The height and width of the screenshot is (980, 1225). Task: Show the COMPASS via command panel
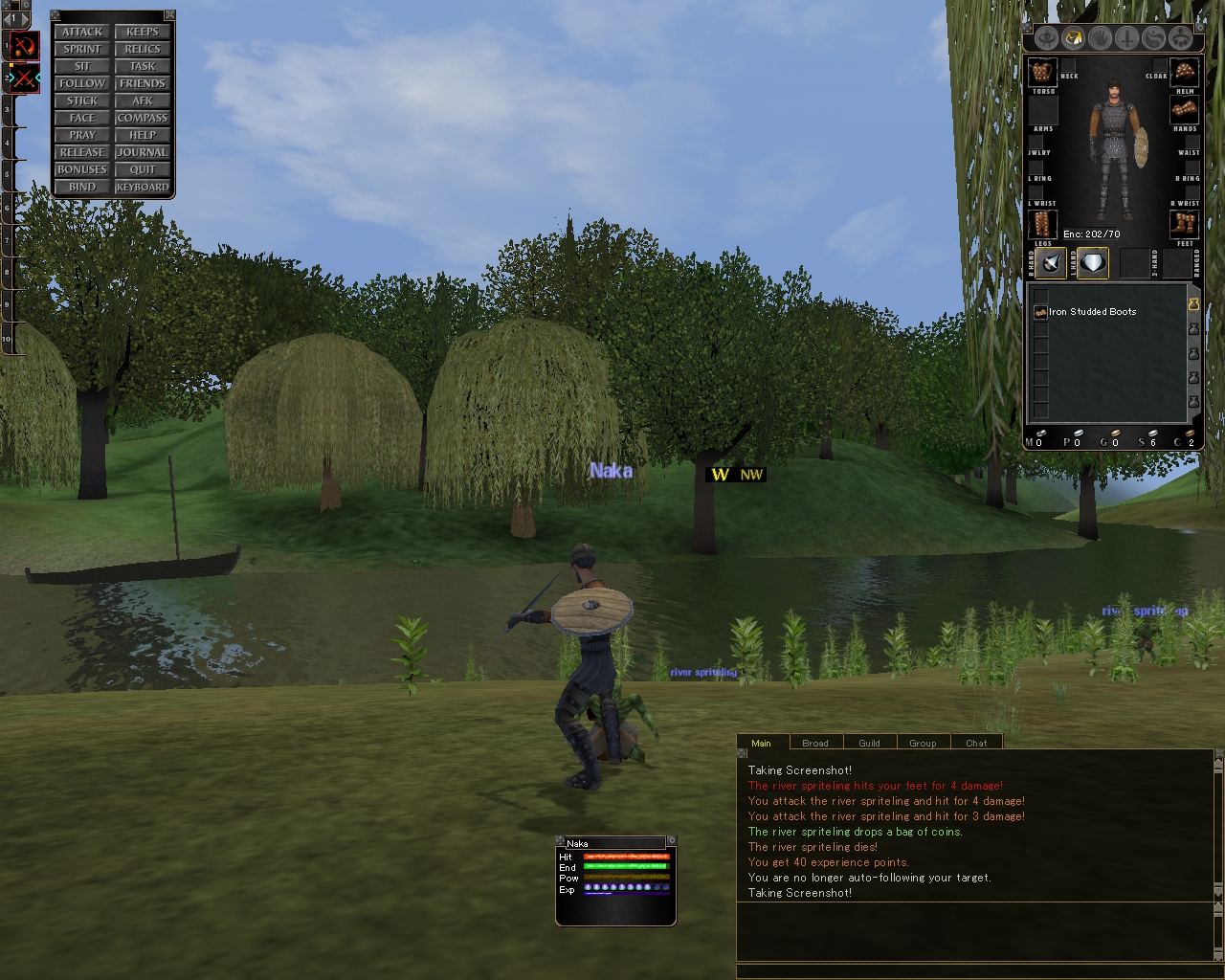pos(143,118)
